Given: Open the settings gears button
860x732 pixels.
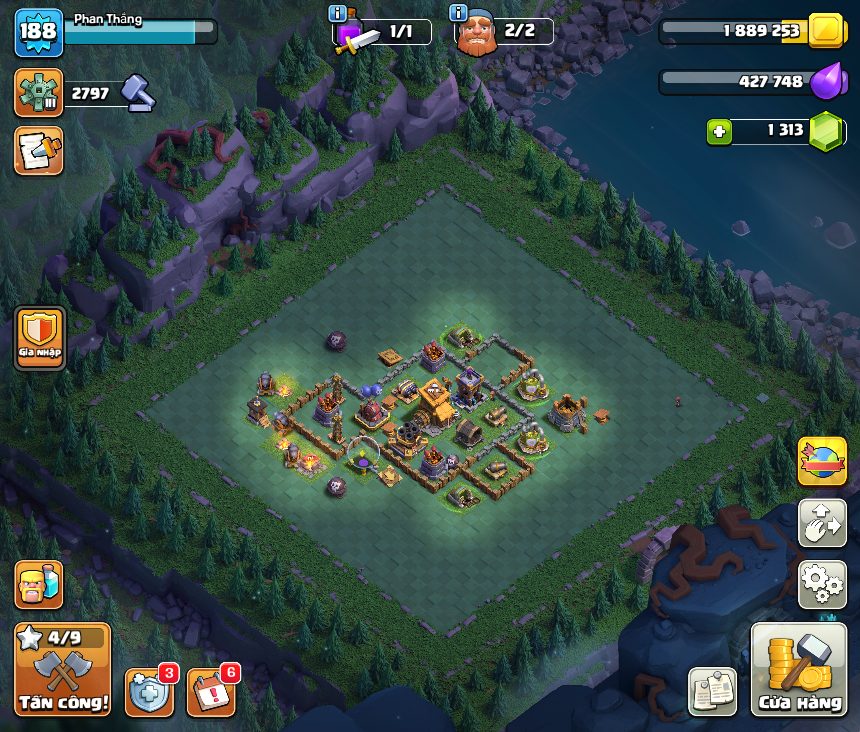Looking at the screenshot, I should [x=822, y=585].
